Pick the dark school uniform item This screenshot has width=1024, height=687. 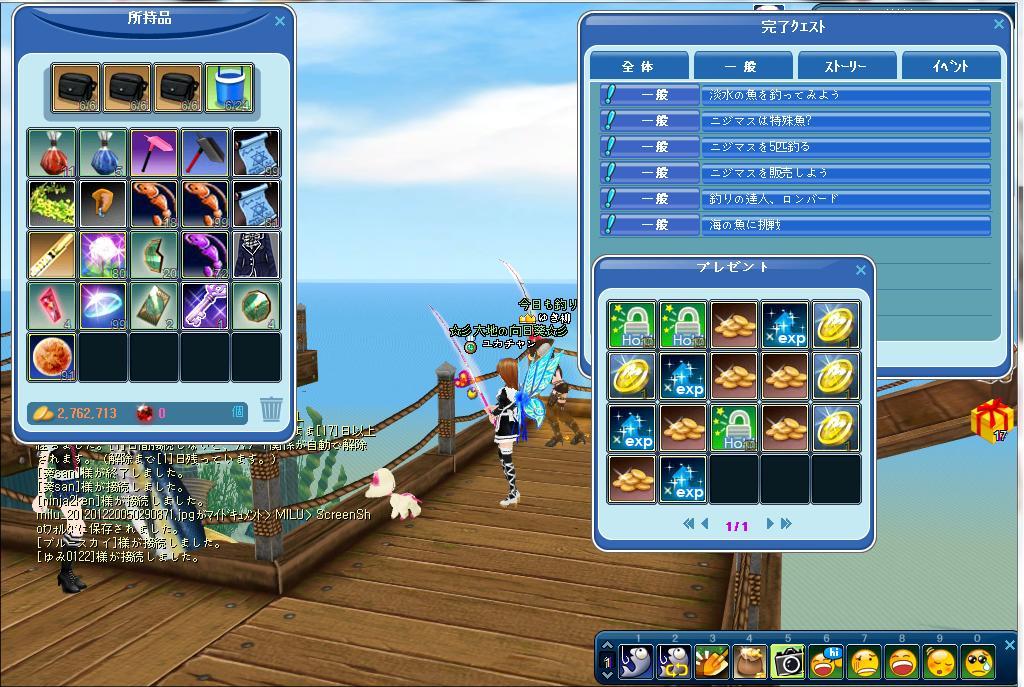[x=256, y=255]
